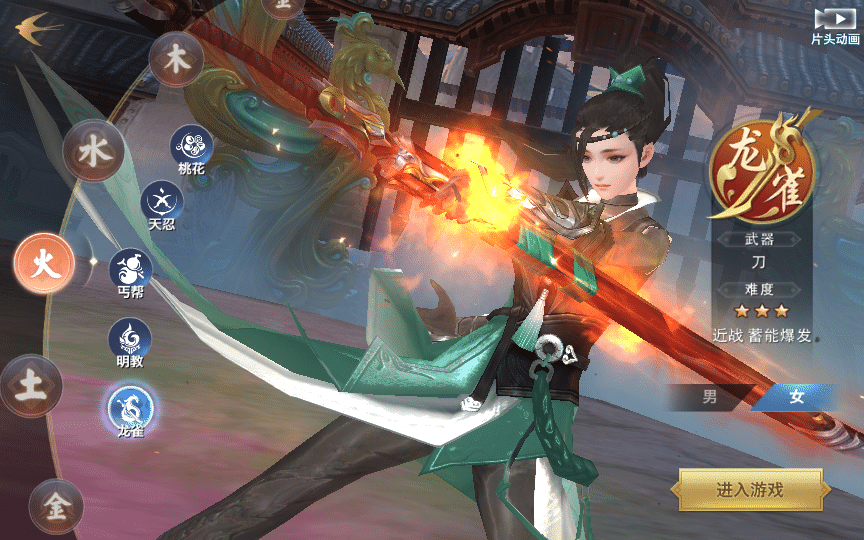Choose the 土 earth element
The image size is (864, 540).
coord(31,386)
